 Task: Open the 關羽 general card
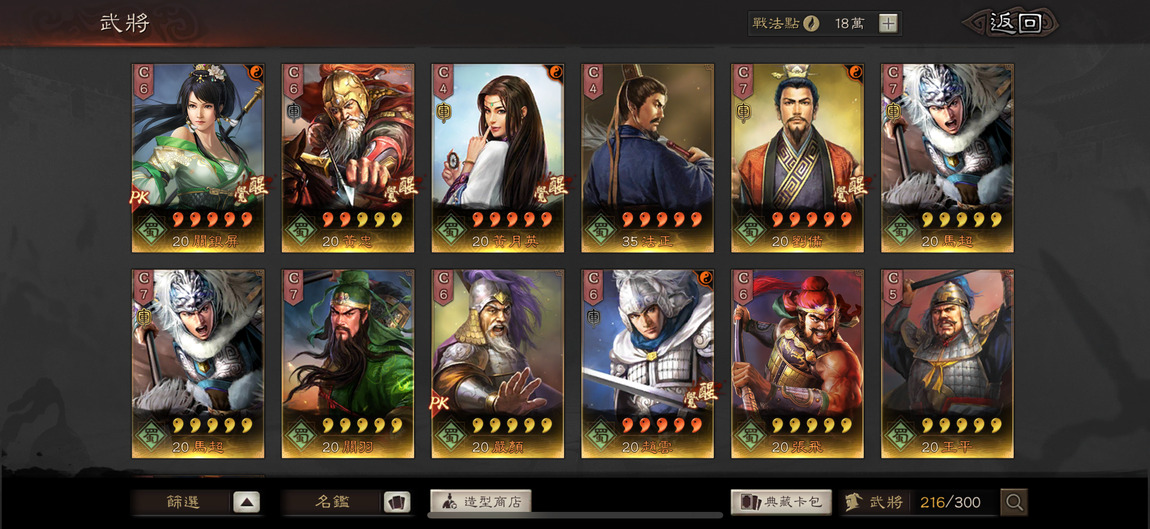coord(348,363)
